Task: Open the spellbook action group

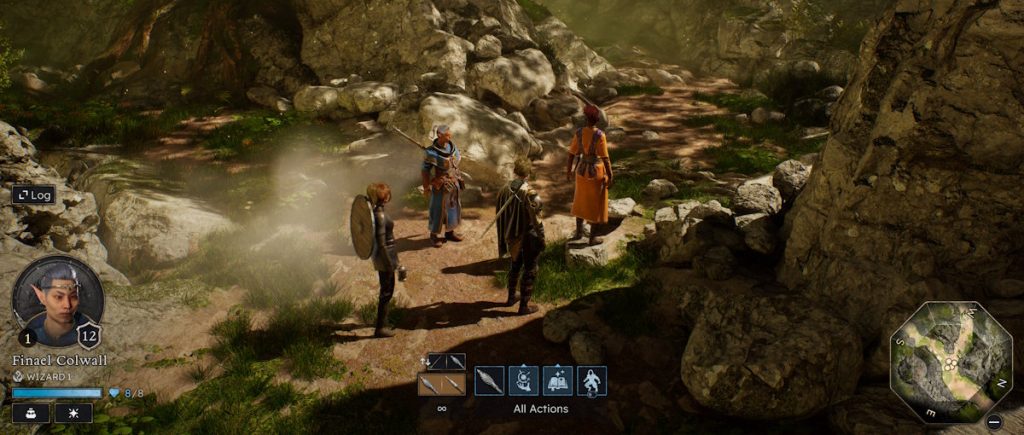Action: click(x=558, y=381)
